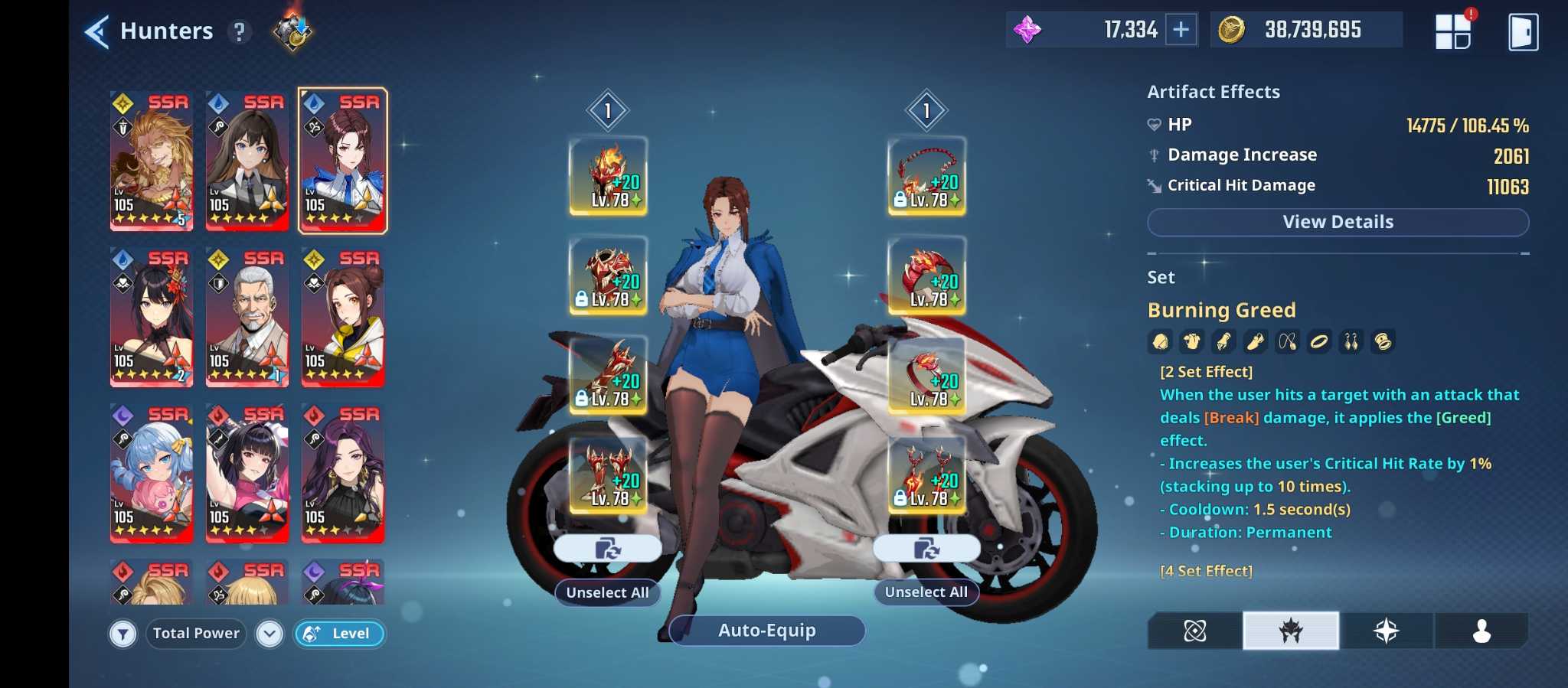This screenshot has height=688, width=1568.
Task: Choose the red boots artifact slot
Action: pyautogui.click(x=608, y=474)
